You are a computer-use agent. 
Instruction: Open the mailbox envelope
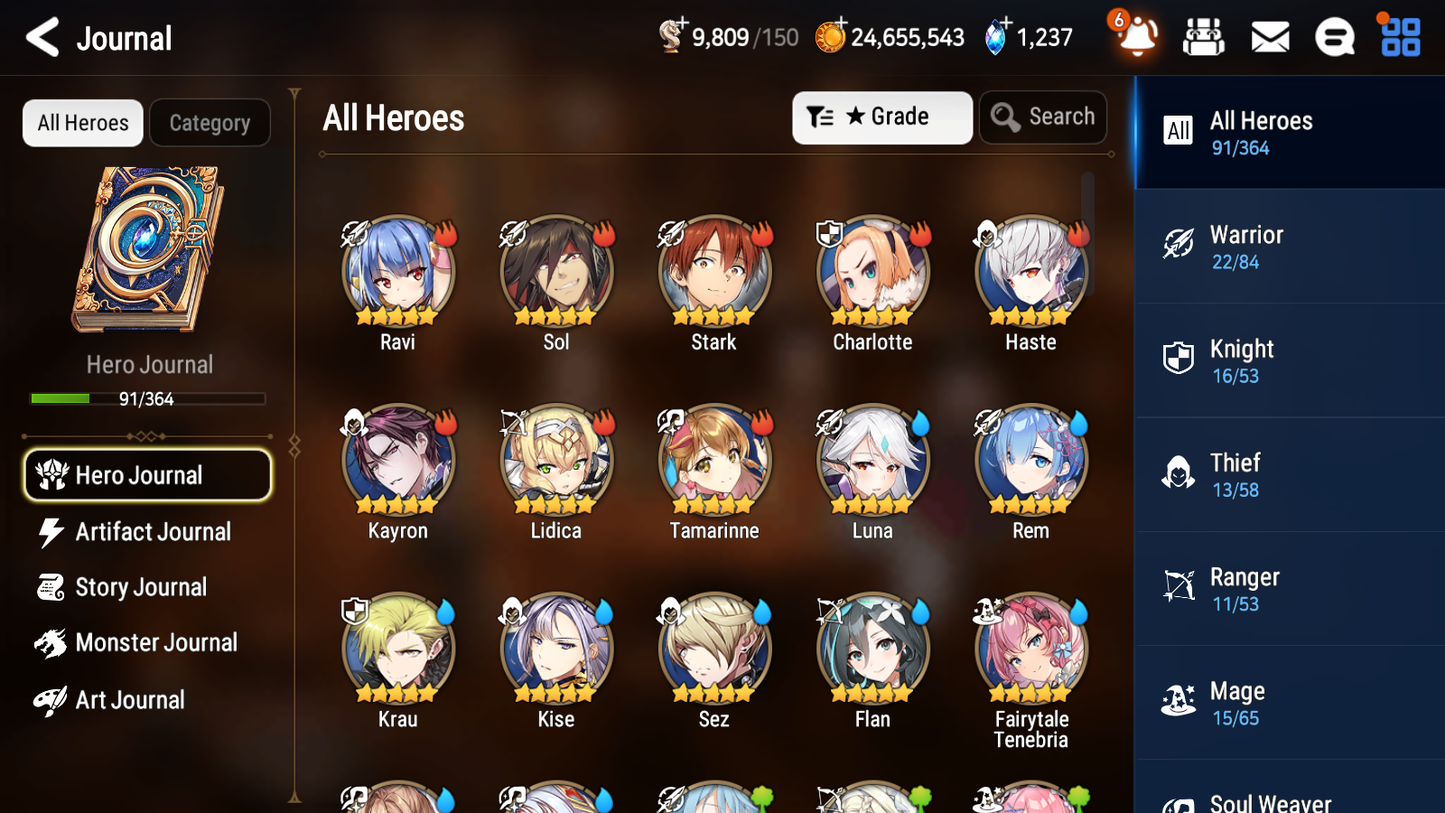(x=1269, y=36)
